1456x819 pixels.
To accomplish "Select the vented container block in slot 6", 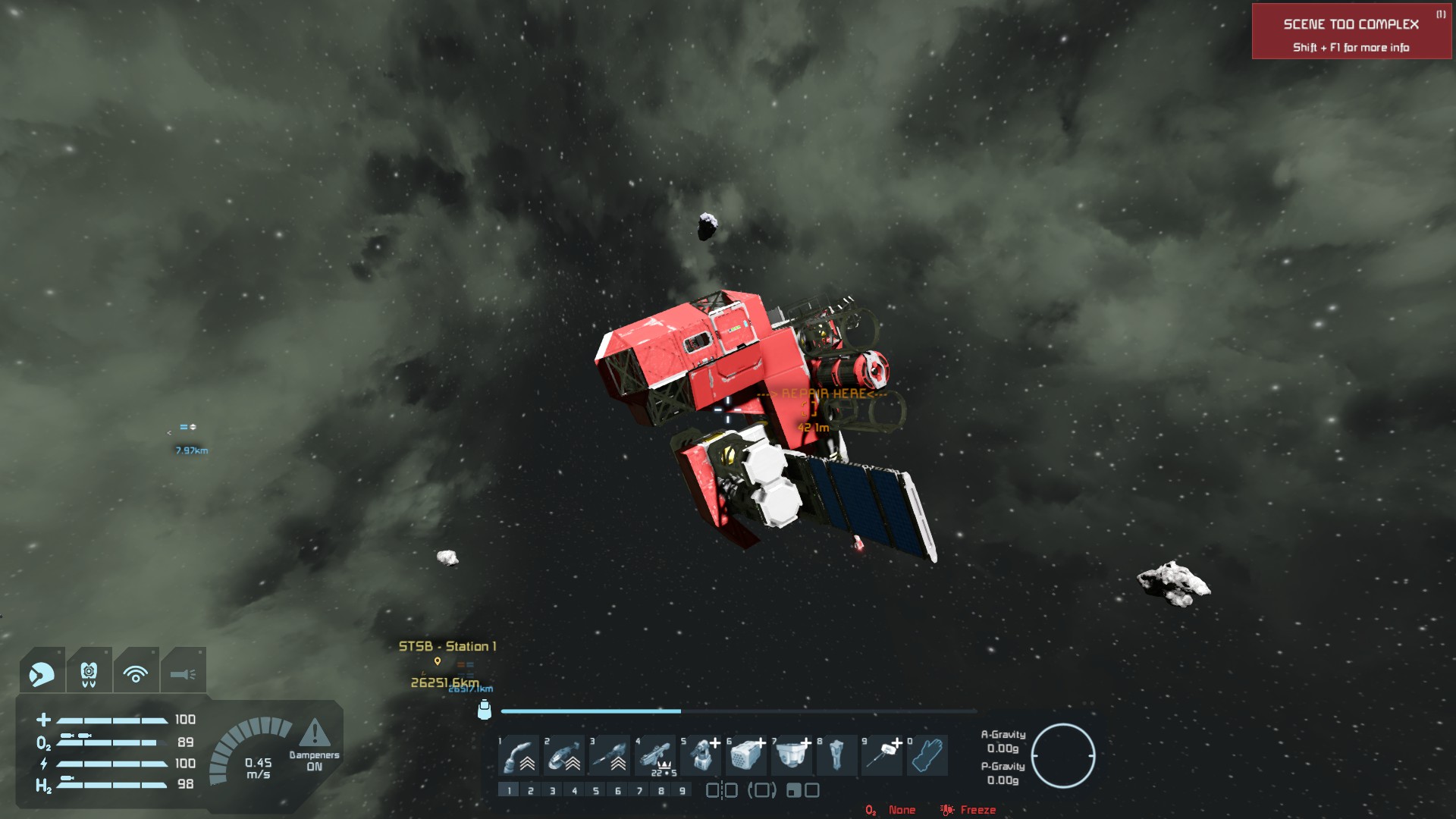I will (747, 755).
